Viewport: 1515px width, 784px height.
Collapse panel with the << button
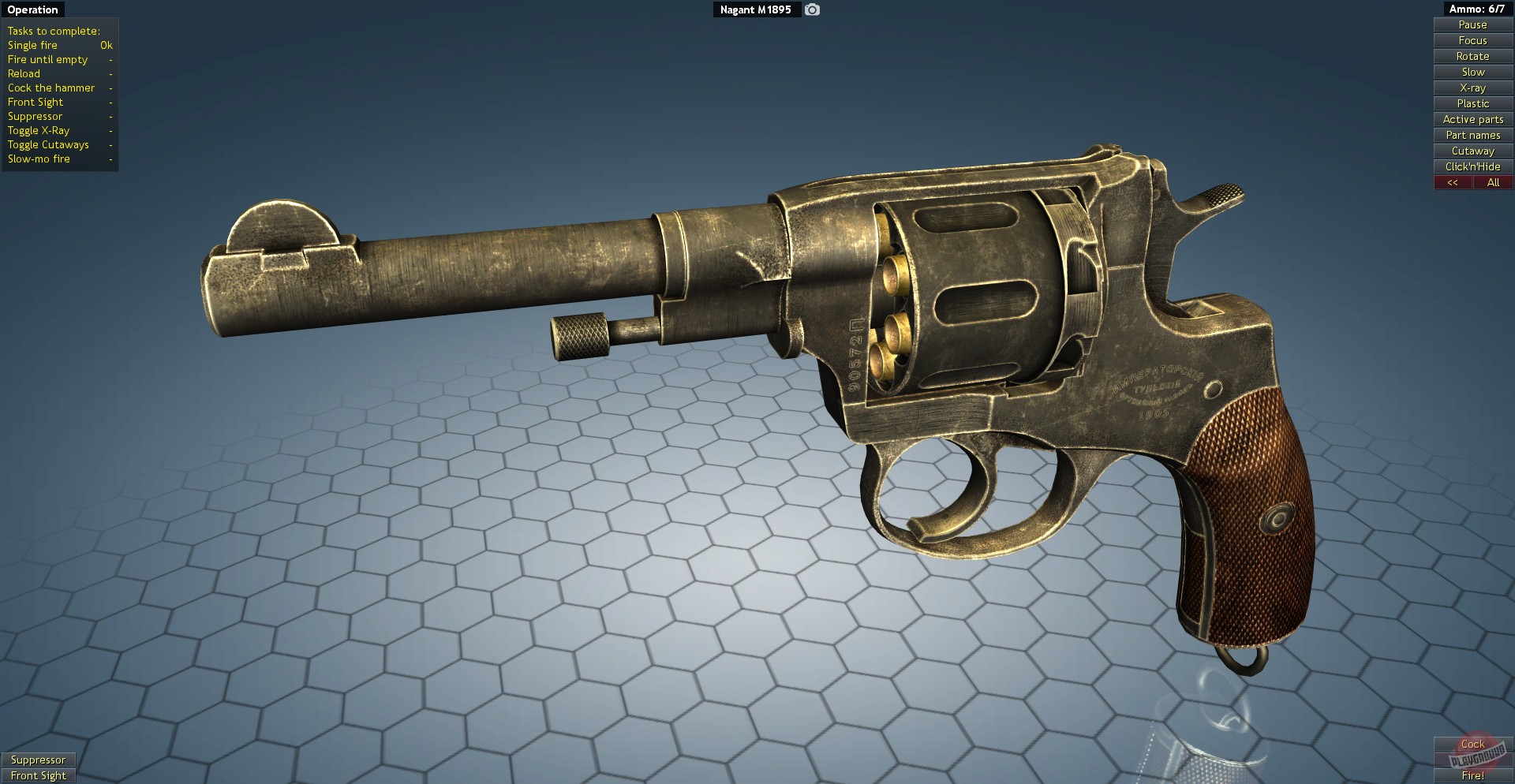1453,182
